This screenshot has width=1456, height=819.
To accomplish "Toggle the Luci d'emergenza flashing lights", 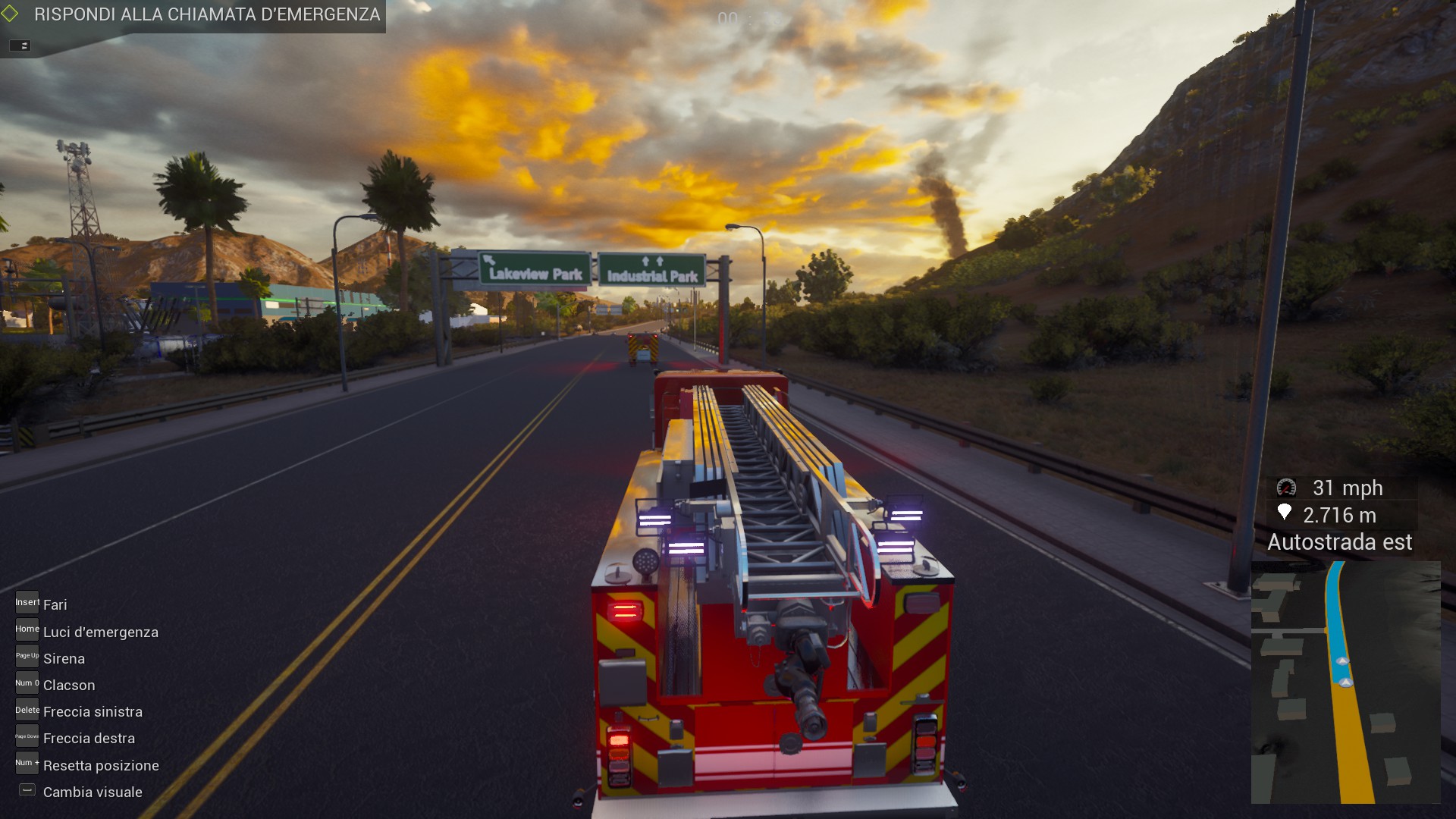I will pos(101,632).
